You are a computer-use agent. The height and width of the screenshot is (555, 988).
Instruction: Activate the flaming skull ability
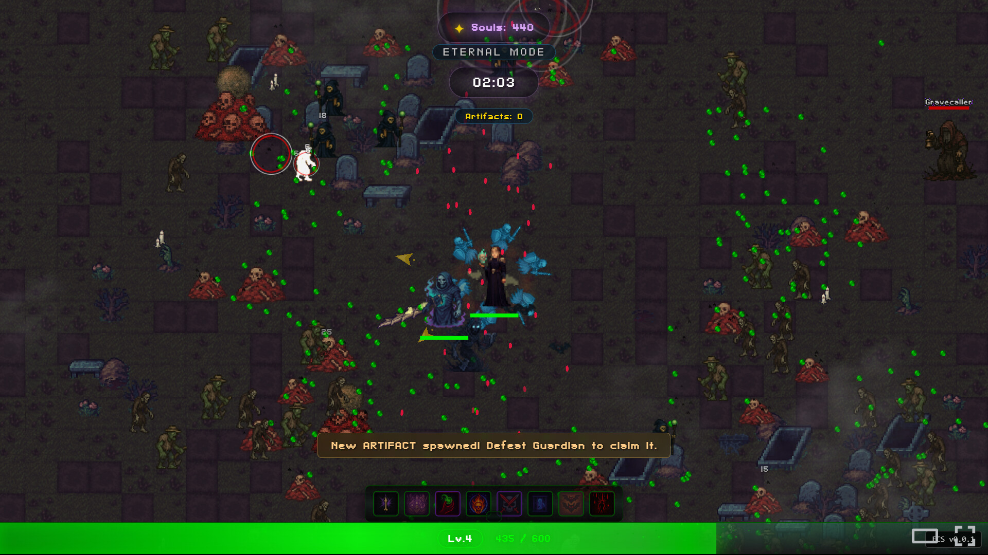click(478, 504)
